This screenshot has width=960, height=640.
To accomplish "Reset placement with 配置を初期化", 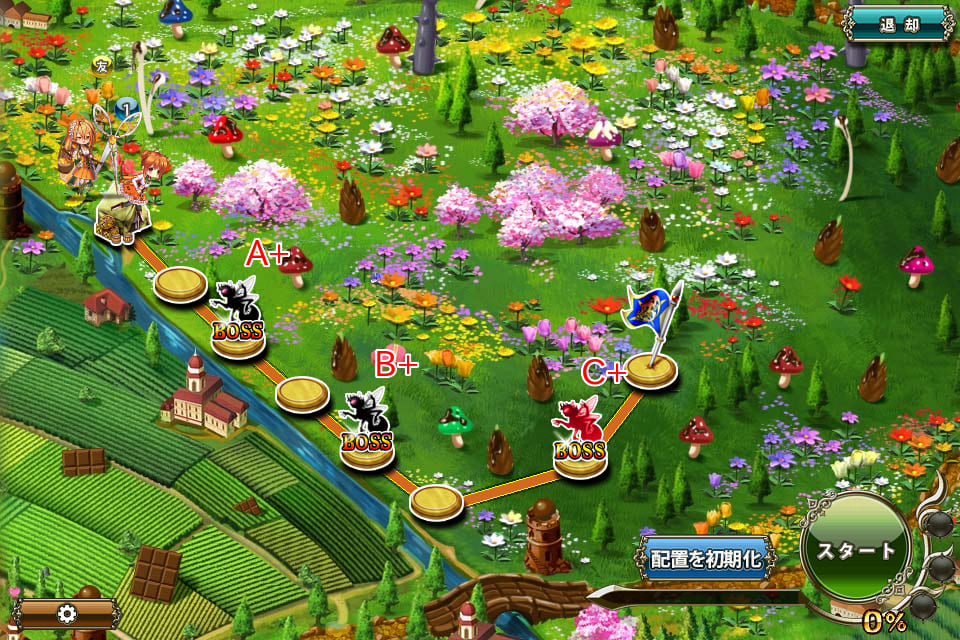I will point(705,559).
